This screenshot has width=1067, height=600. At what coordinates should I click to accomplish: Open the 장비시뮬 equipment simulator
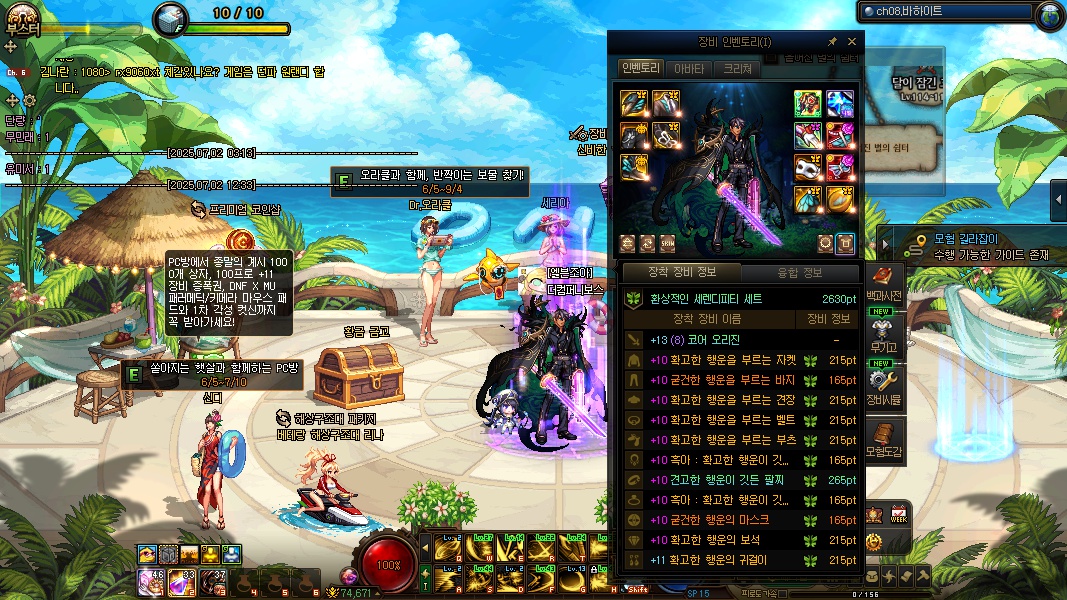point(883,385)
